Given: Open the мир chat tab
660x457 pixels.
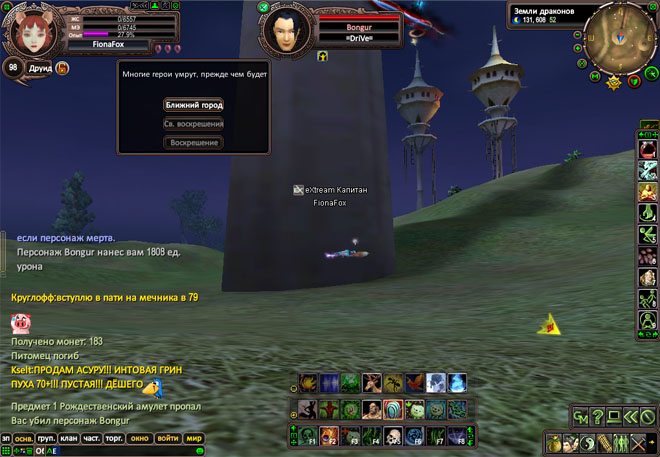Looking at the screenshot, I should tap(194, 437).
